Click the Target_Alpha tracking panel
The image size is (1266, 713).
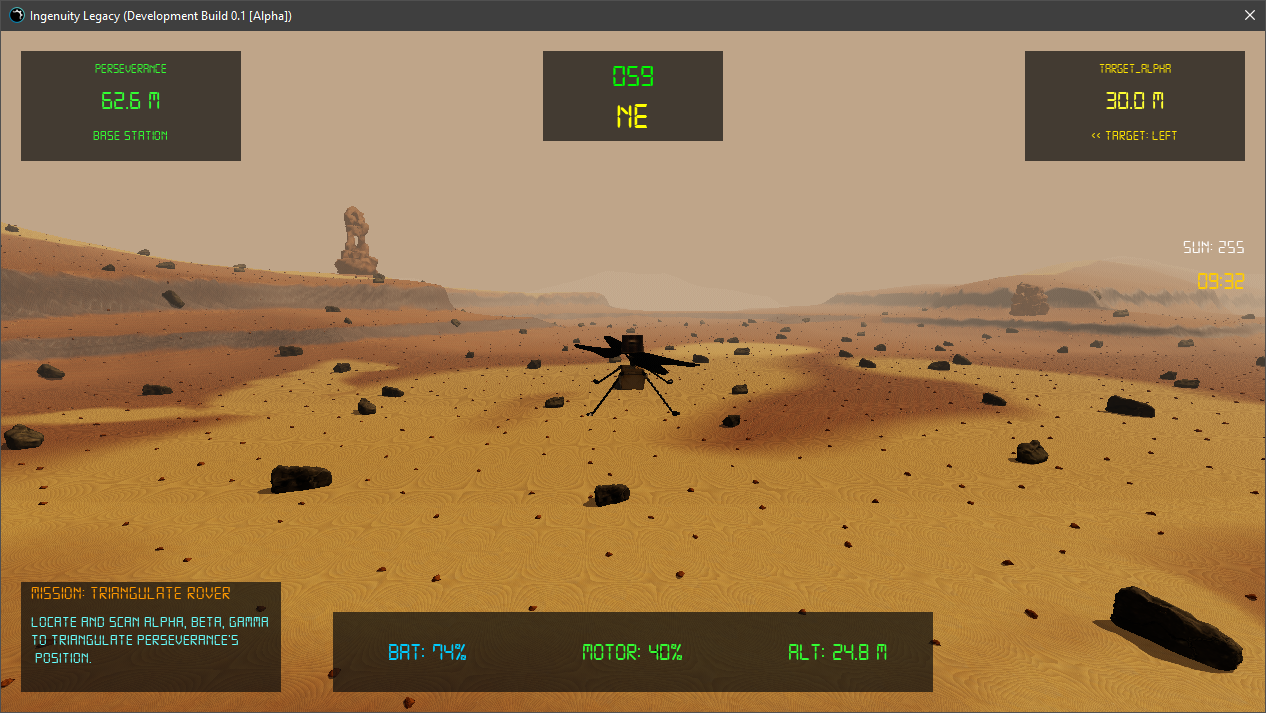coord(1134,105)
